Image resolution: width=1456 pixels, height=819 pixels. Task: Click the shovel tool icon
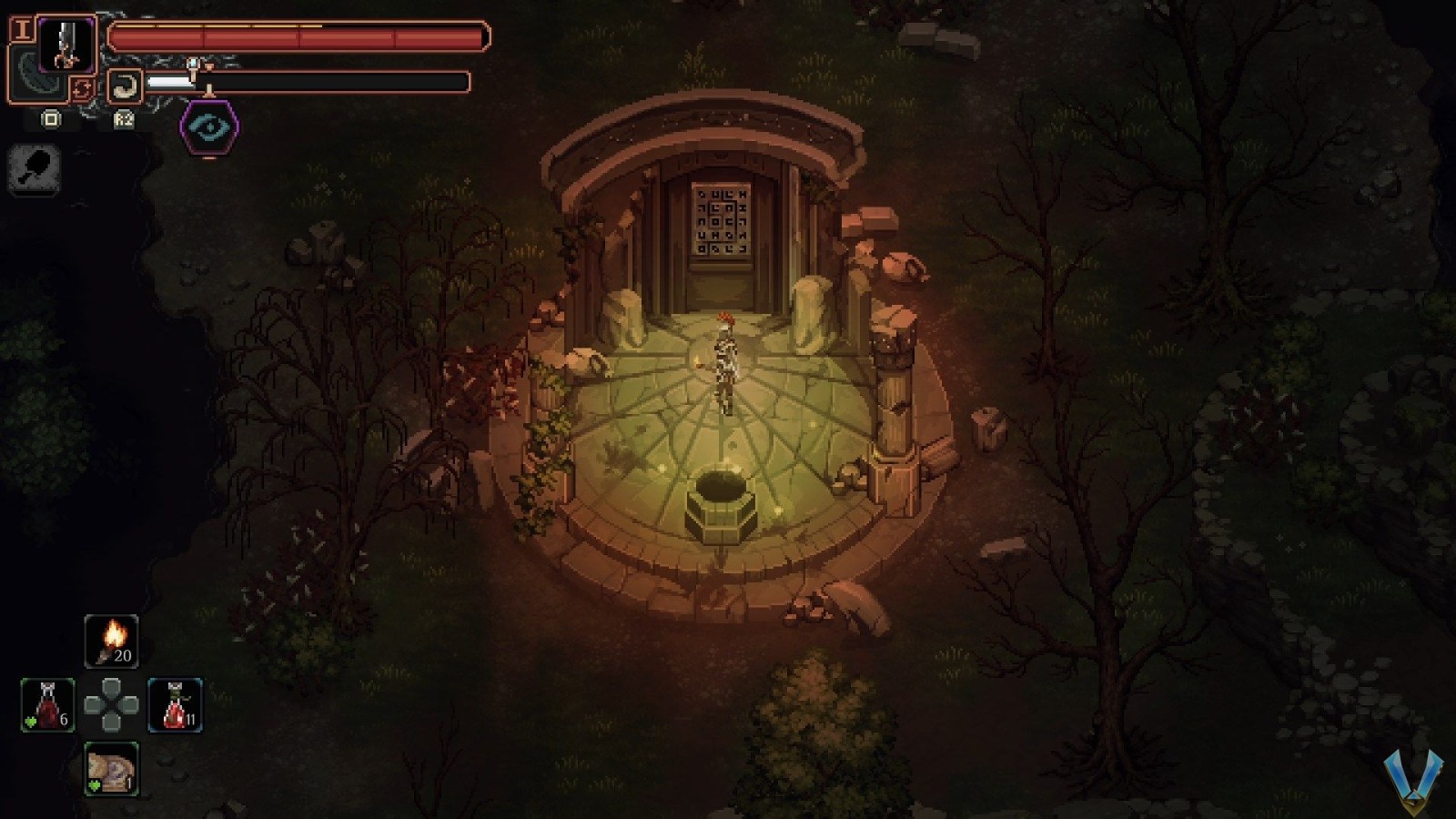coord(34,168)
